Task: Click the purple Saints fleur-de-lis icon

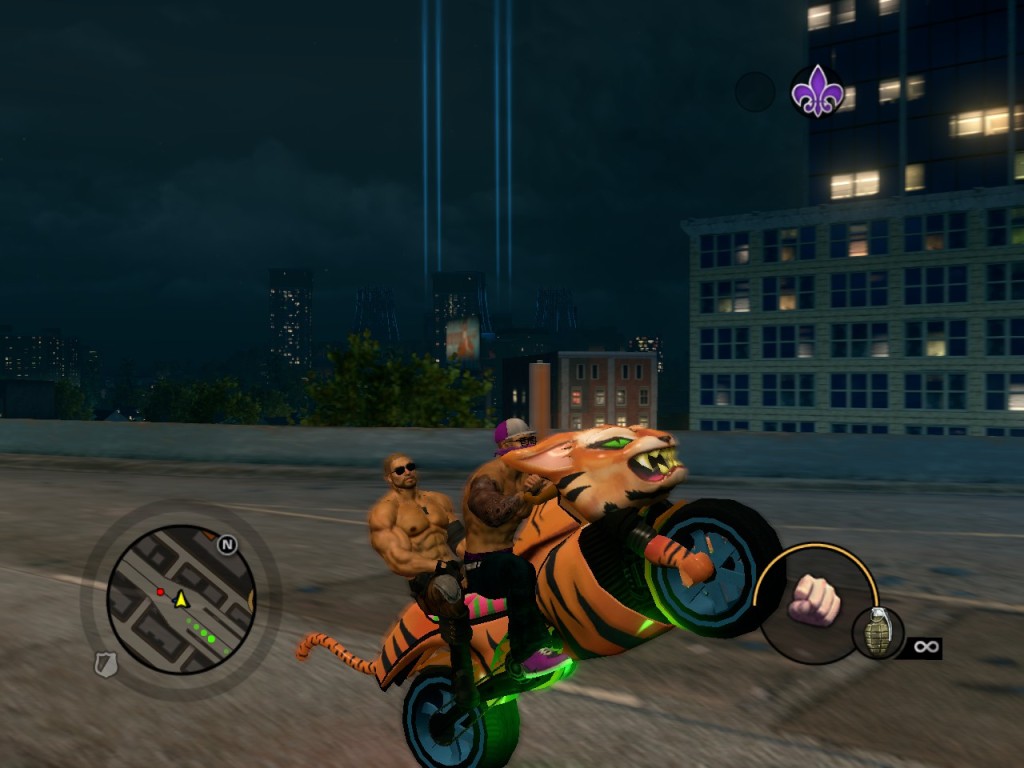Action: click(817, 91)
